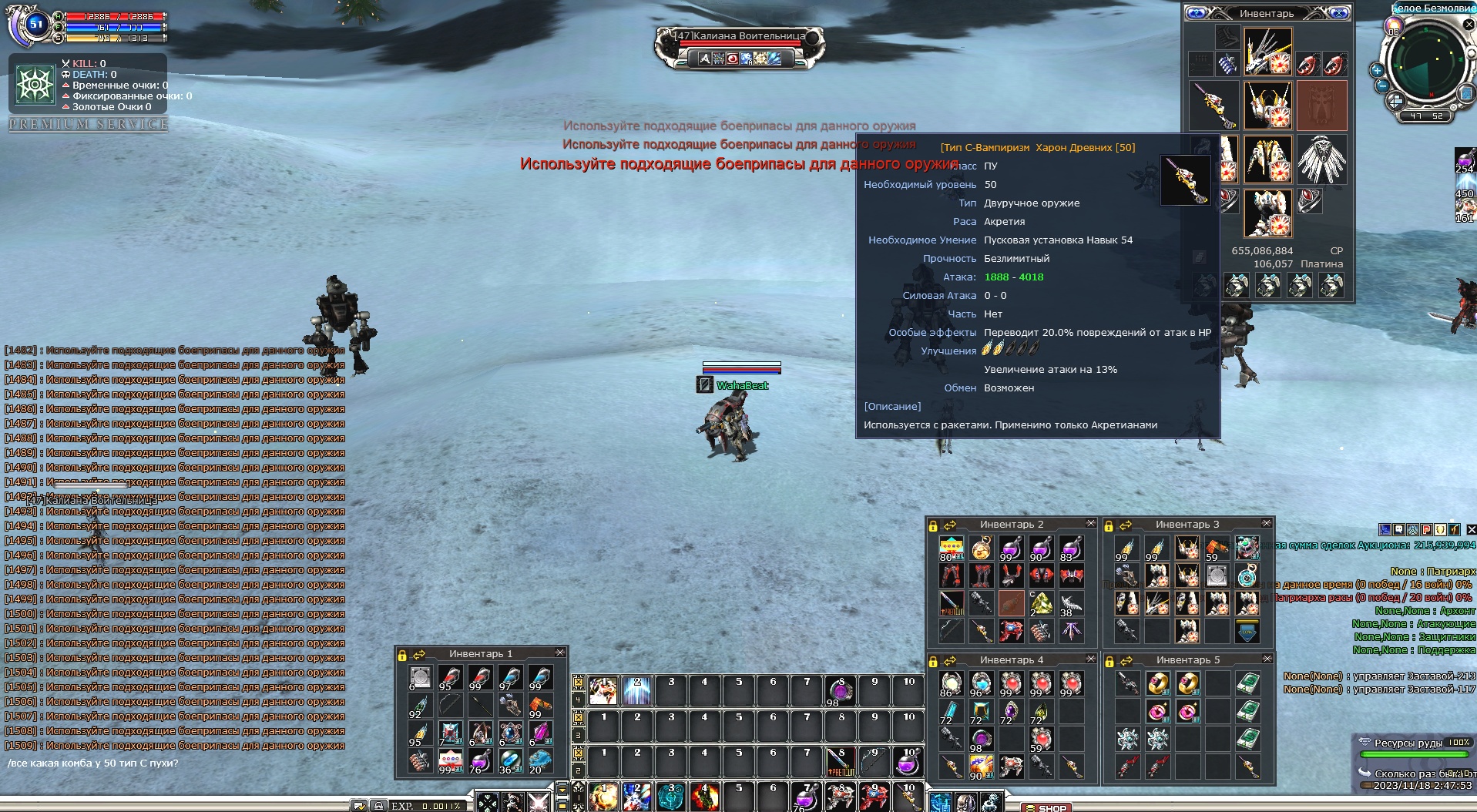Select the yellow triangular gem in Инвентарь 2
The image size is (1477, 812).
(1041, 603)
